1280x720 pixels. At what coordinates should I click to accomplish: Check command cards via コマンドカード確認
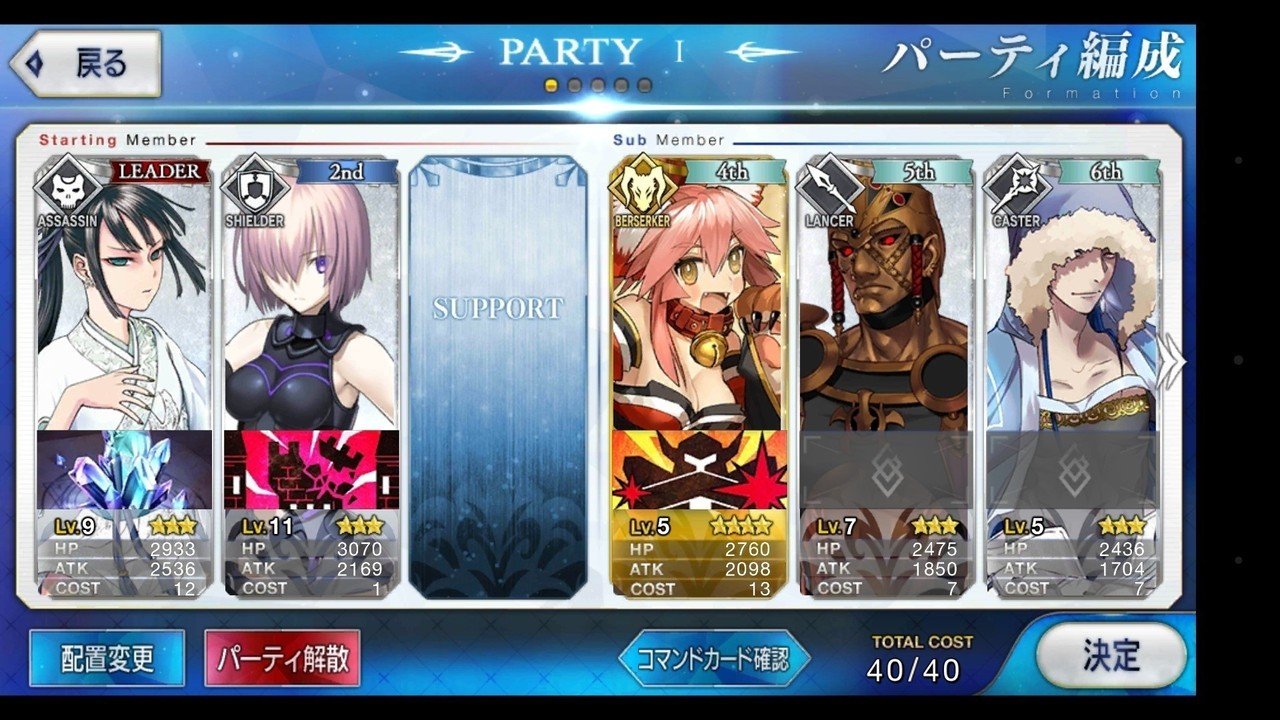pyautogui.click(x=713, y=658)
